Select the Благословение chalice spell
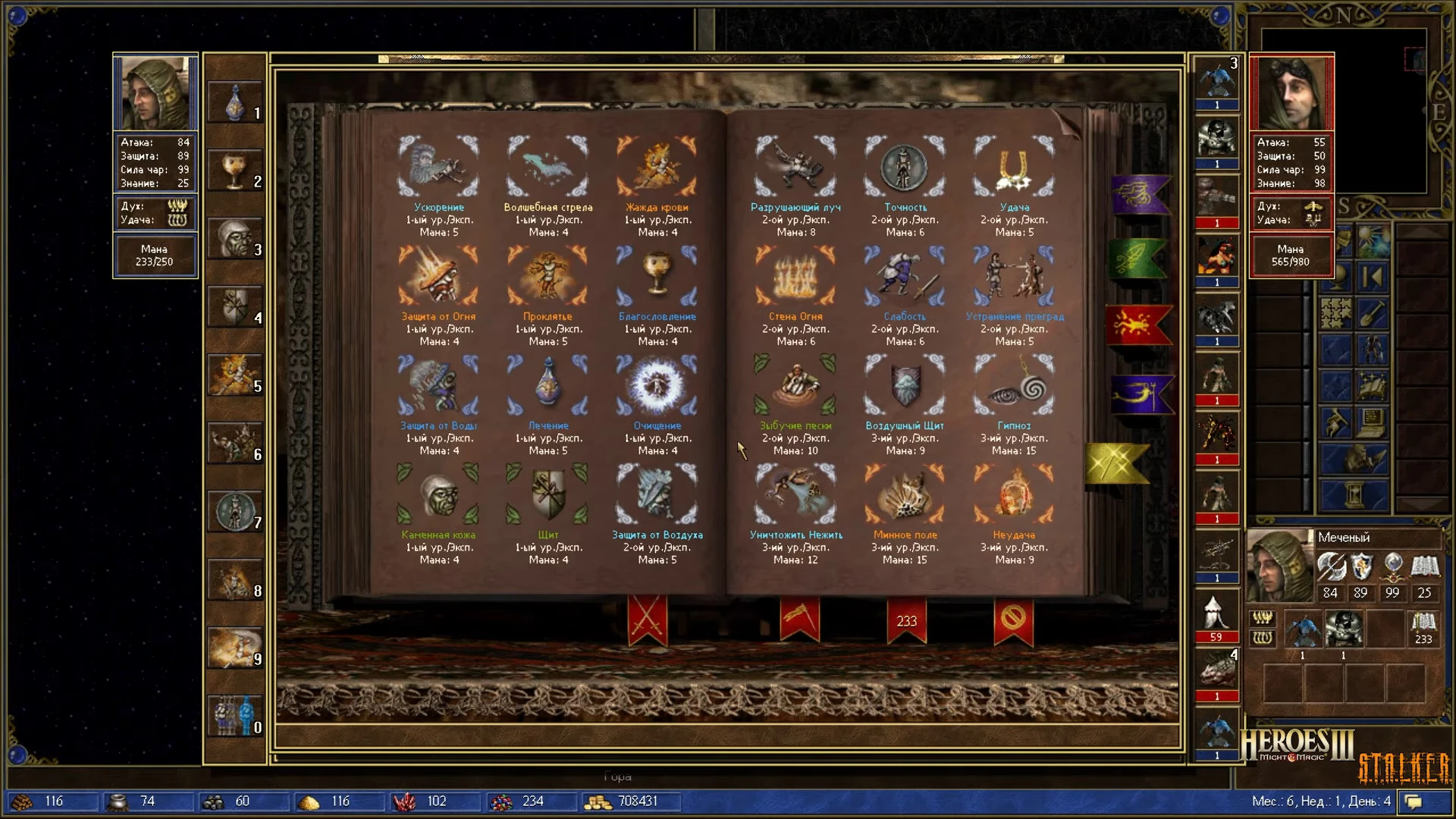Image resolution: width=1456 pixels, height=819 pixels. (657, 277)
